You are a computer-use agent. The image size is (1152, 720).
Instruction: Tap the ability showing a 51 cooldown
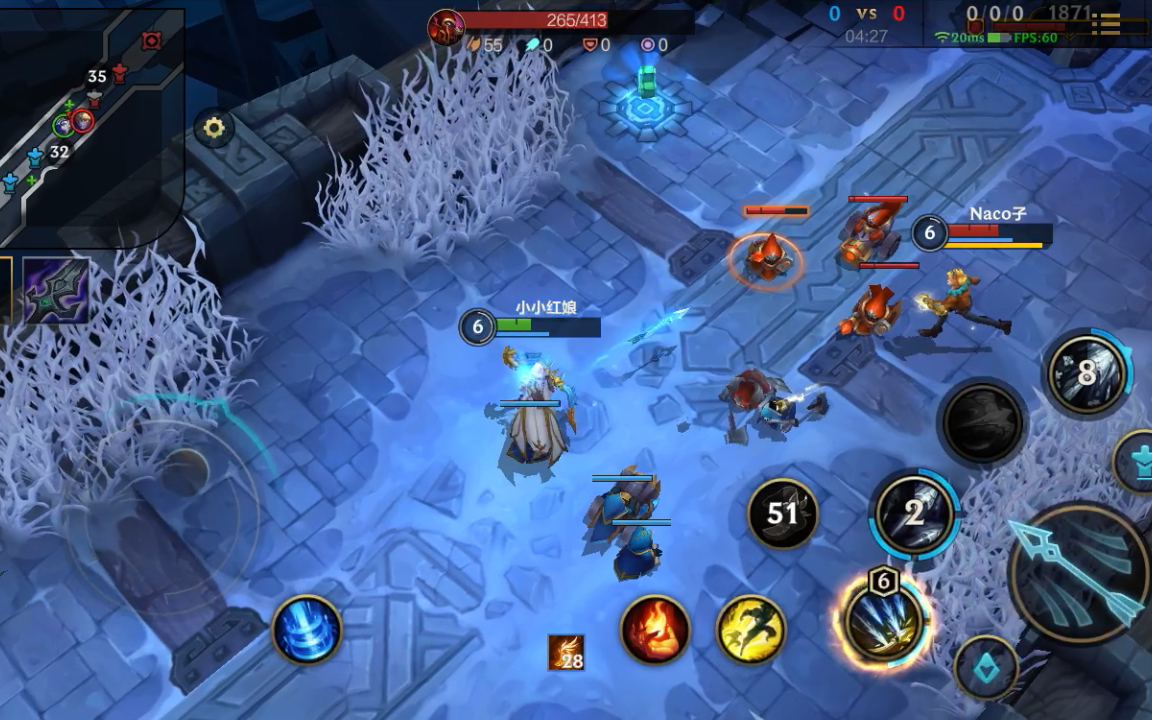783,514
